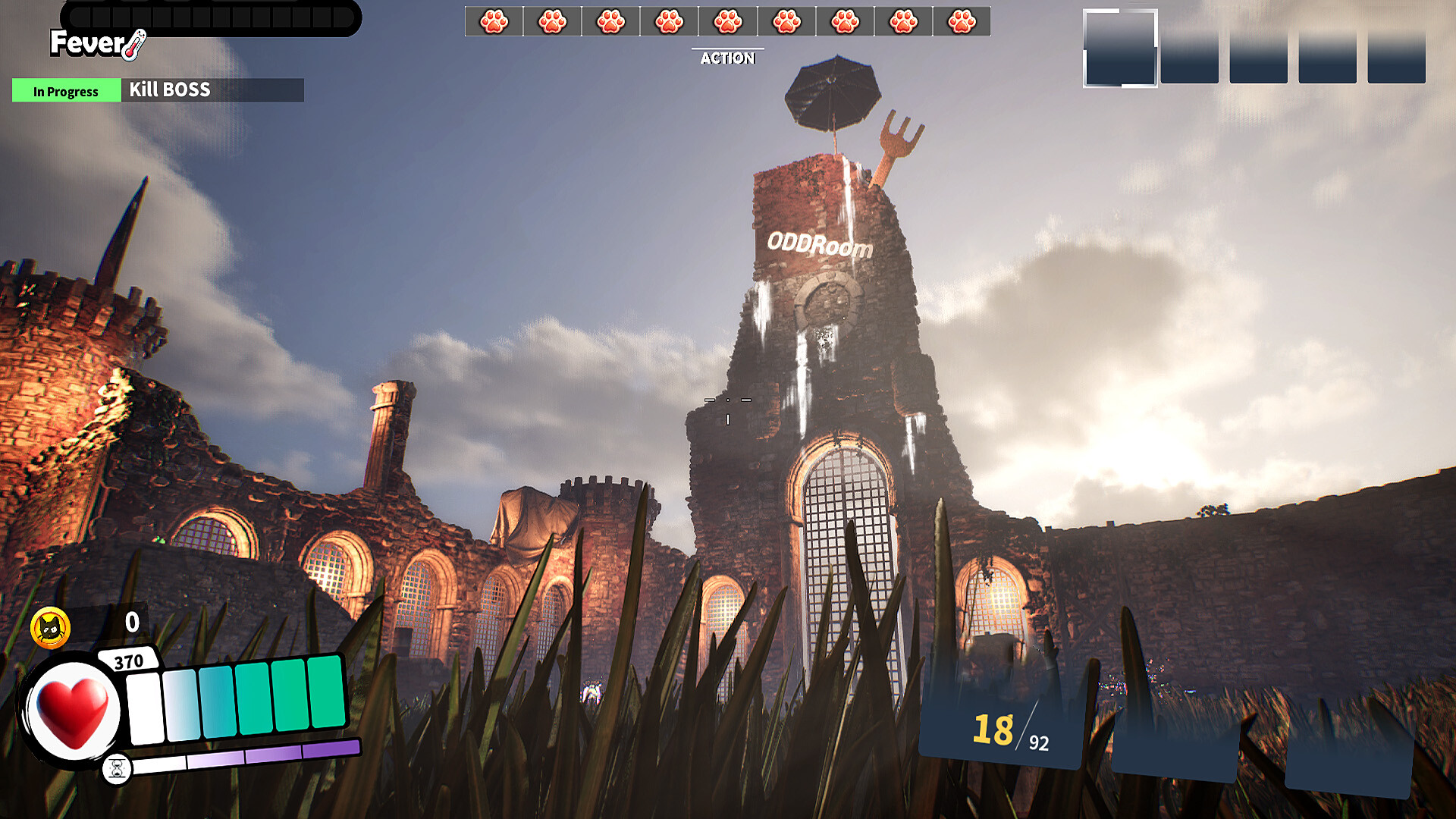The width and height of the screenshot is (1456, 819).
Task: Select the highlighted item slot
Action: point(1120,49)
